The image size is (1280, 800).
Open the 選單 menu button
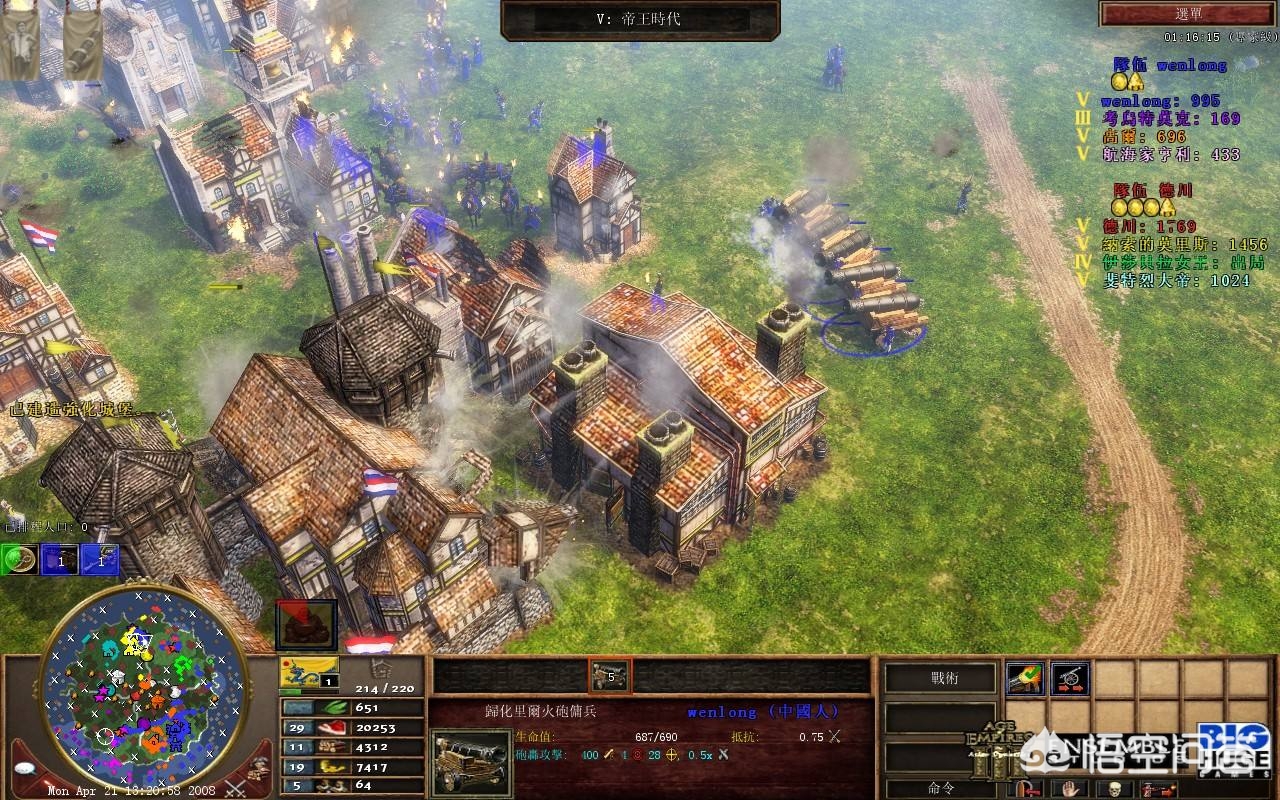(x=1188, y=13)
